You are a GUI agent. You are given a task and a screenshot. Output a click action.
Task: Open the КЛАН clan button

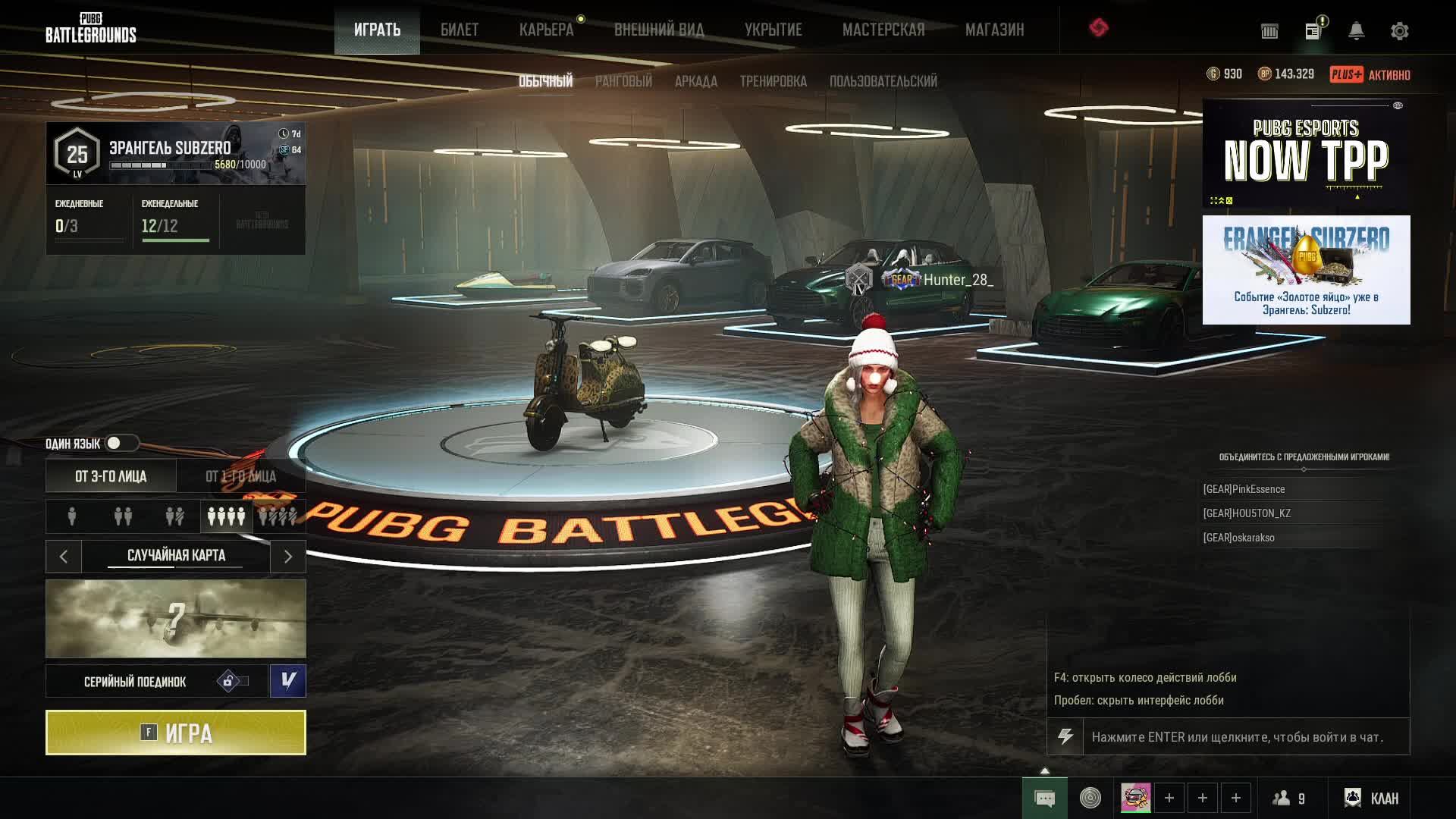1372,798
